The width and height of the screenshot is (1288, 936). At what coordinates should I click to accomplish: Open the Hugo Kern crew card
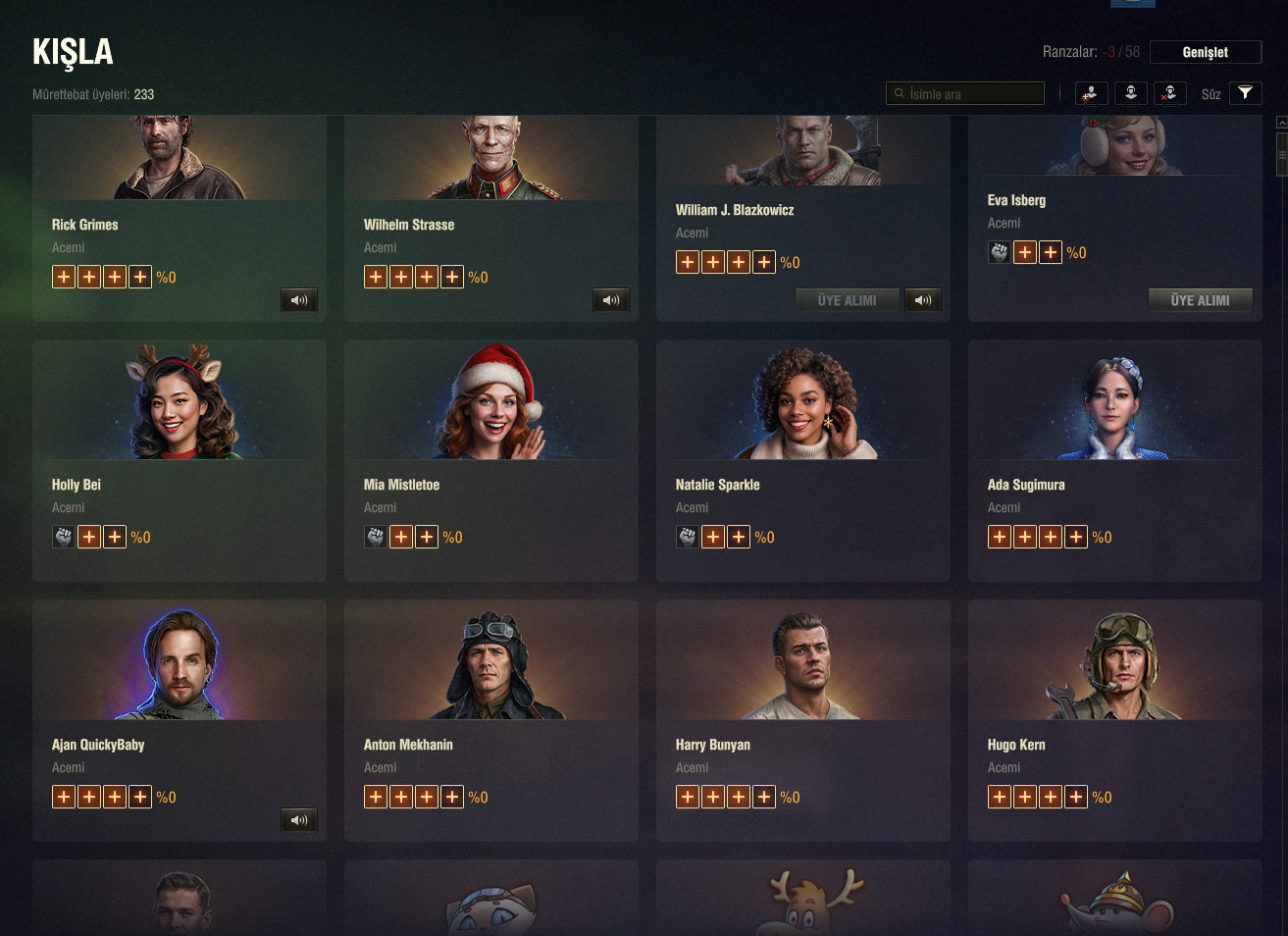click(x=1115, y=720)
